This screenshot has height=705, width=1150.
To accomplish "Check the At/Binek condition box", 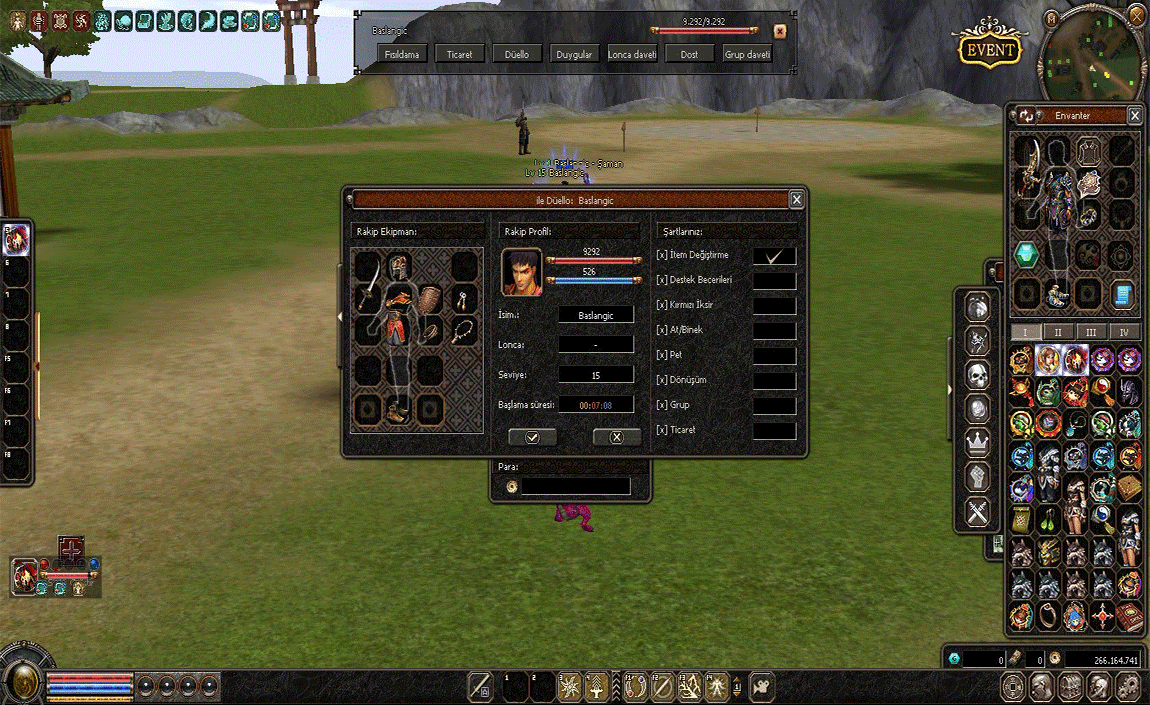I will [774, 331].
